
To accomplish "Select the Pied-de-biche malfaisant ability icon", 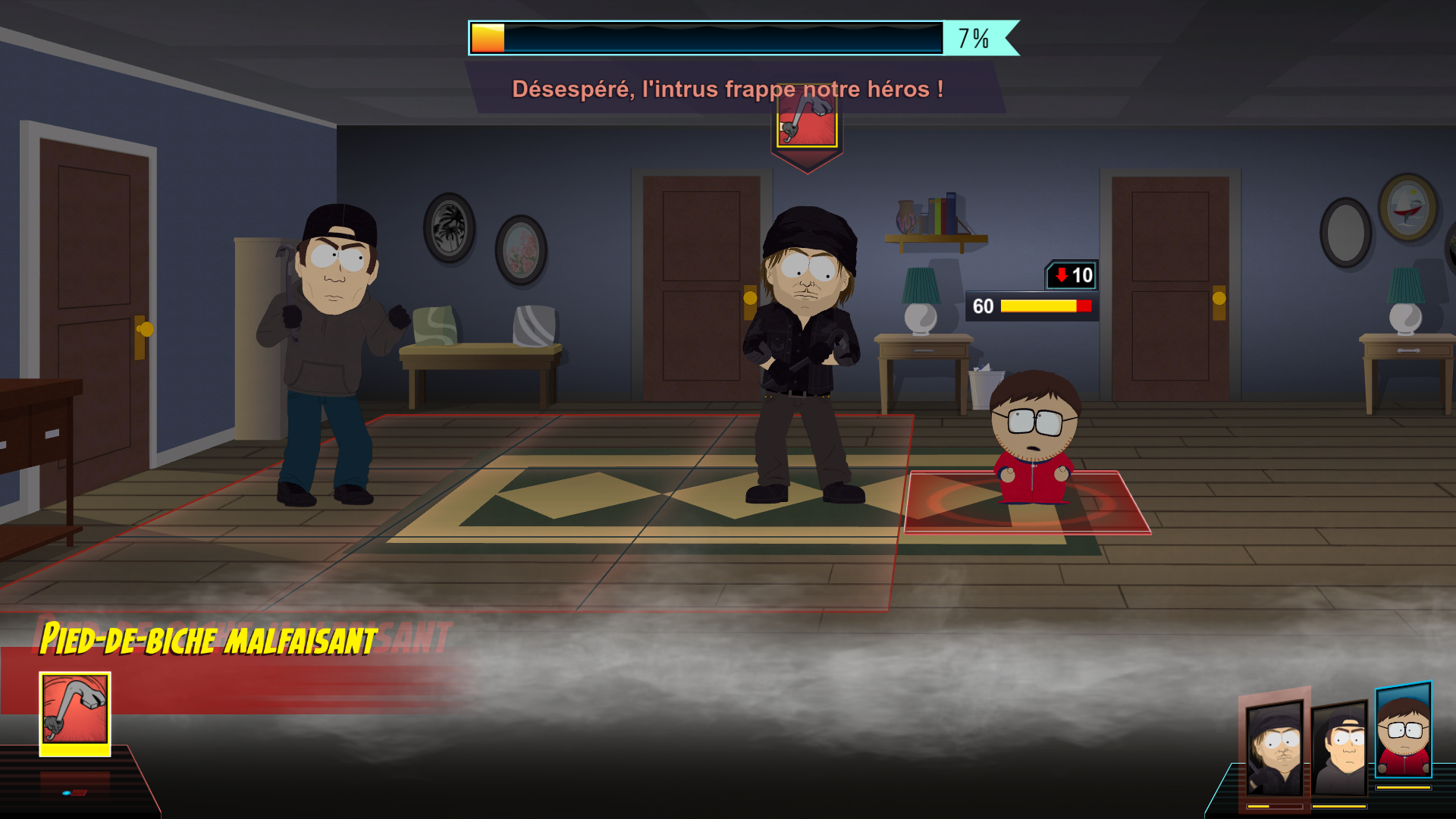I will [74, 711].
